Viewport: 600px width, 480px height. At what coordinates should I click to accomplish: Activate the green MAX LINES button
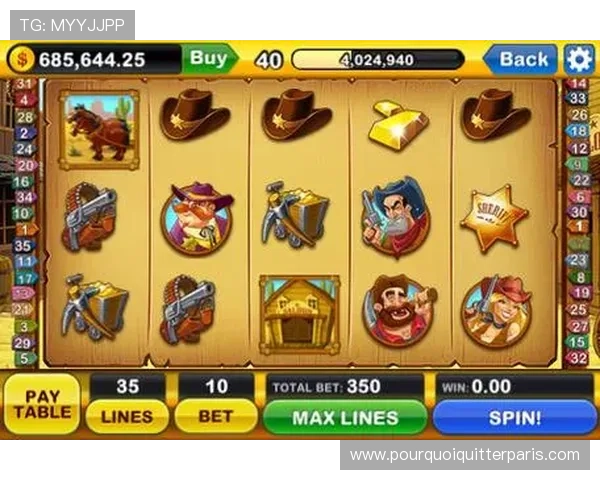(345, 417)
